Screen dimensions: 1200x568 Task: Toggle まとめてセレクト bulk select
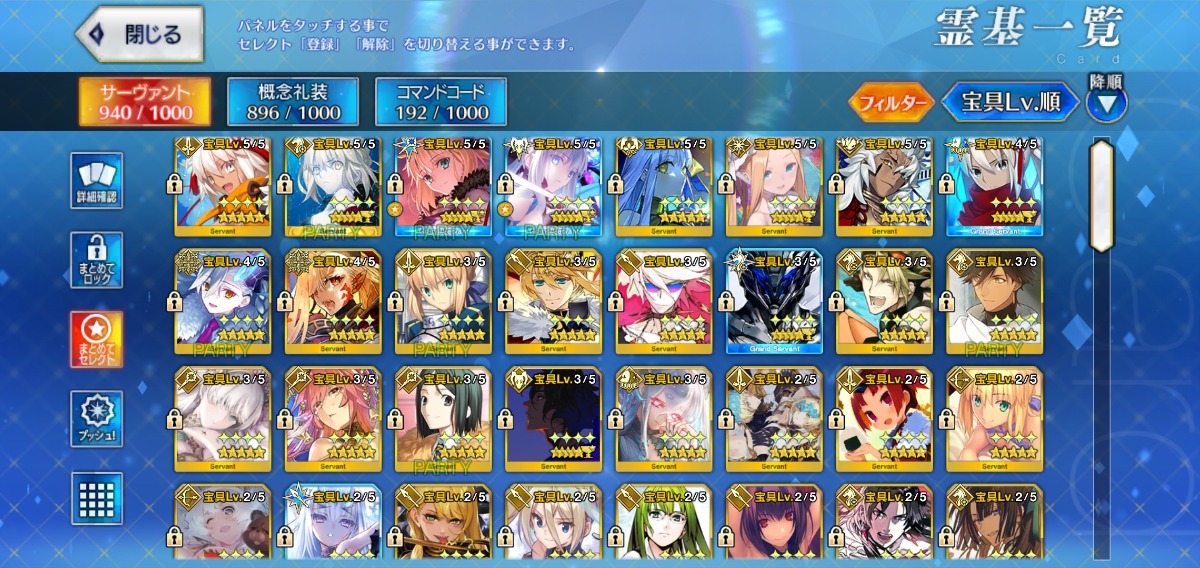pos(97,339)
